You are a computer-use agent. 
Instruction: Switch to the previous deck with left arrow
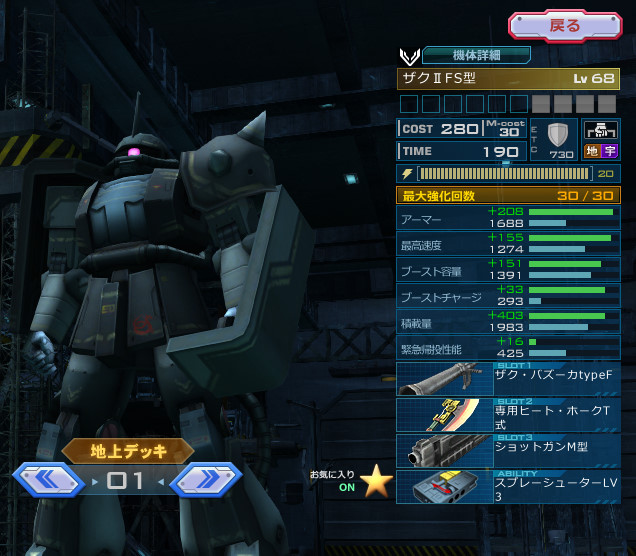[x=47, y=480]
